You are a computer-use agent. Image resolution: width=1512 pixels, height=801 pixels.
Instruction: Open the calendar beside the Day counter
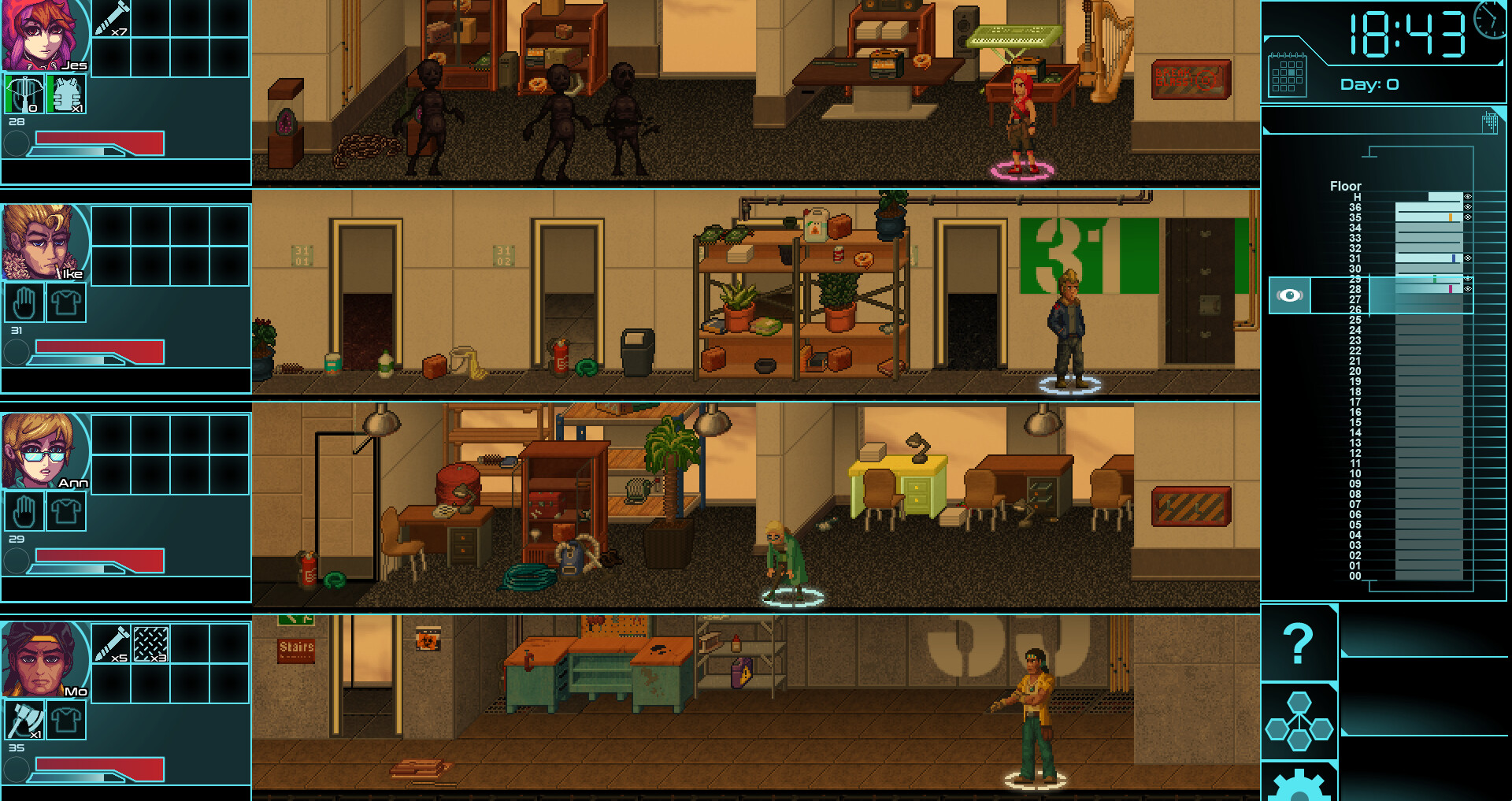[x=1289, y=75]
